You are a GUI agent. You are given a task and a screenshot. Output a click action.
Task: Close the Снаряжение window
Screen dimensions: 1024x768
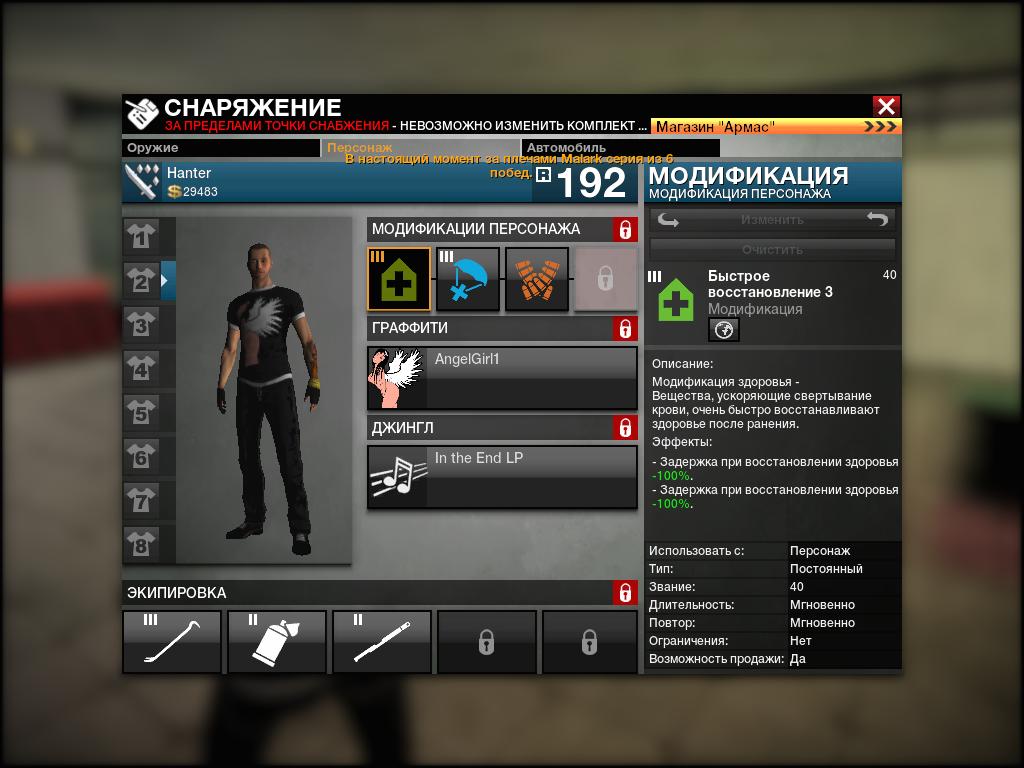(886, 106)
